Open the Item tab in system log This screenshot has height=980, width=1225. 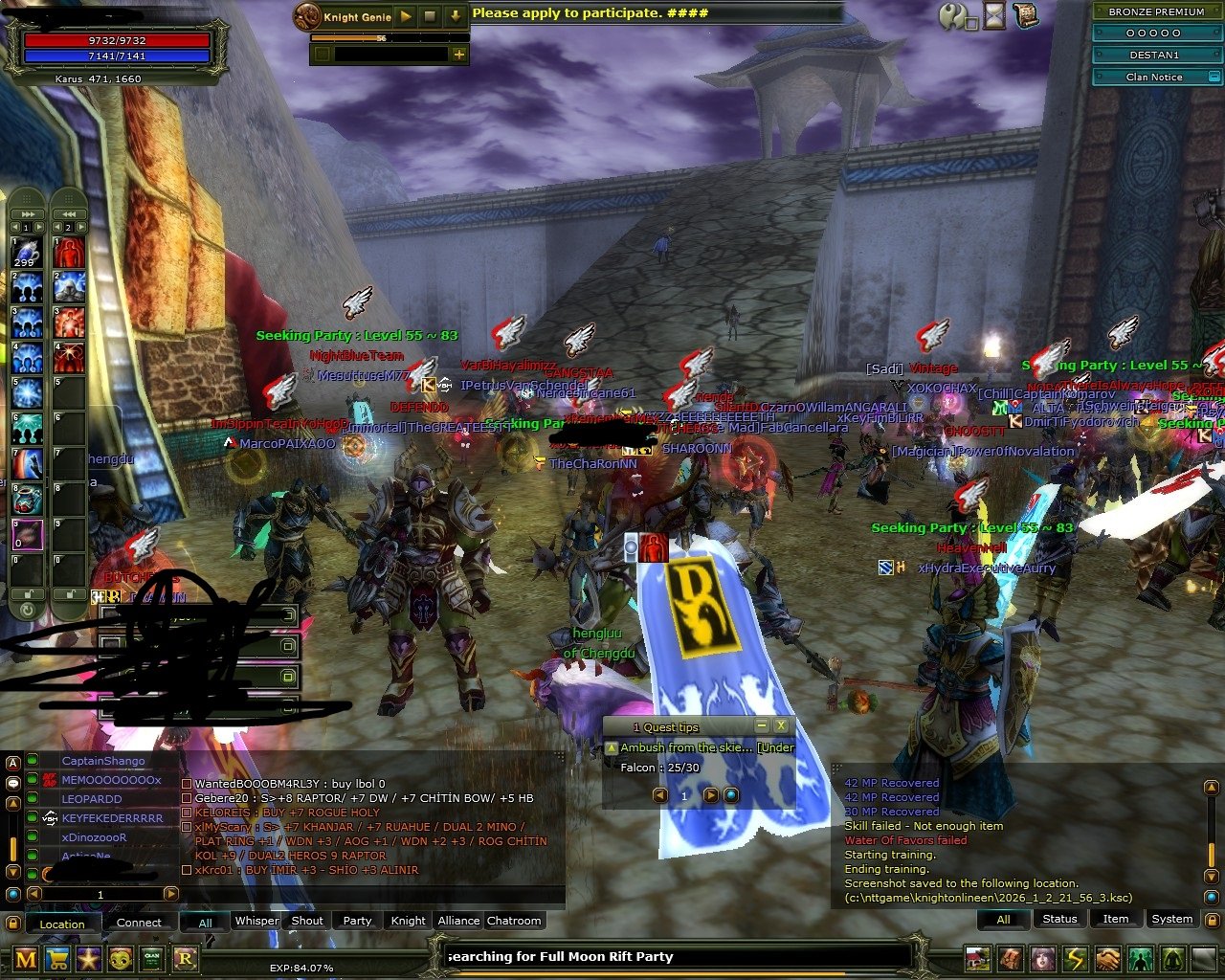point(1116,919)
